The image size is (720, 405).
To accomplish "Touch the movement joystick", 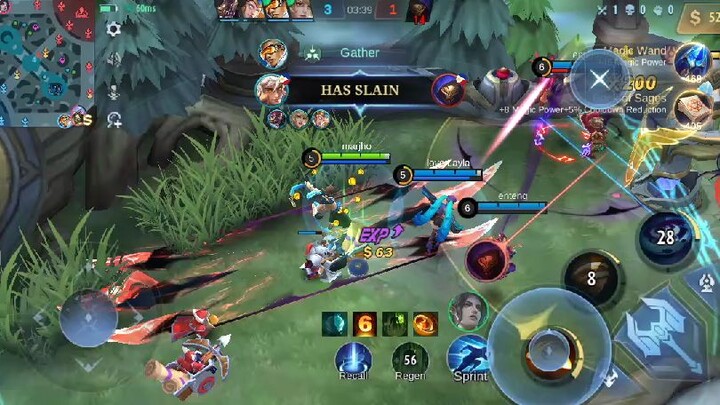I will pyautogui.click(x=88, y=318).
